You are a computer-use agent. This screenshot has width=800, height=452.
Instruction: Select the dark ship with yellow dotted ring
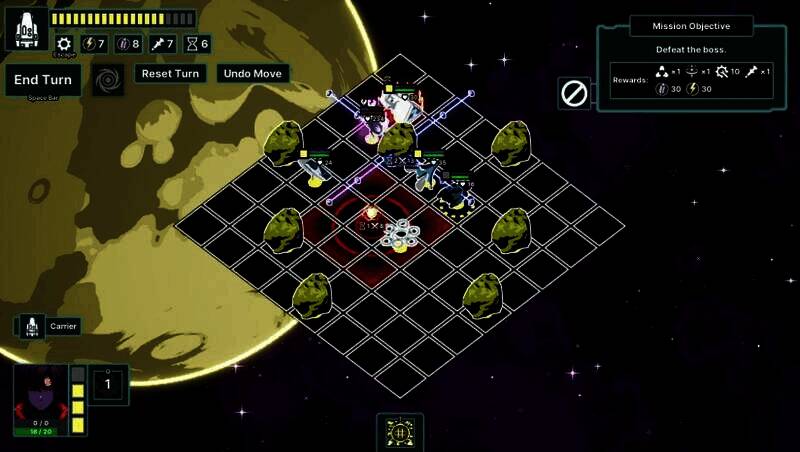click(x=457, y=196)
